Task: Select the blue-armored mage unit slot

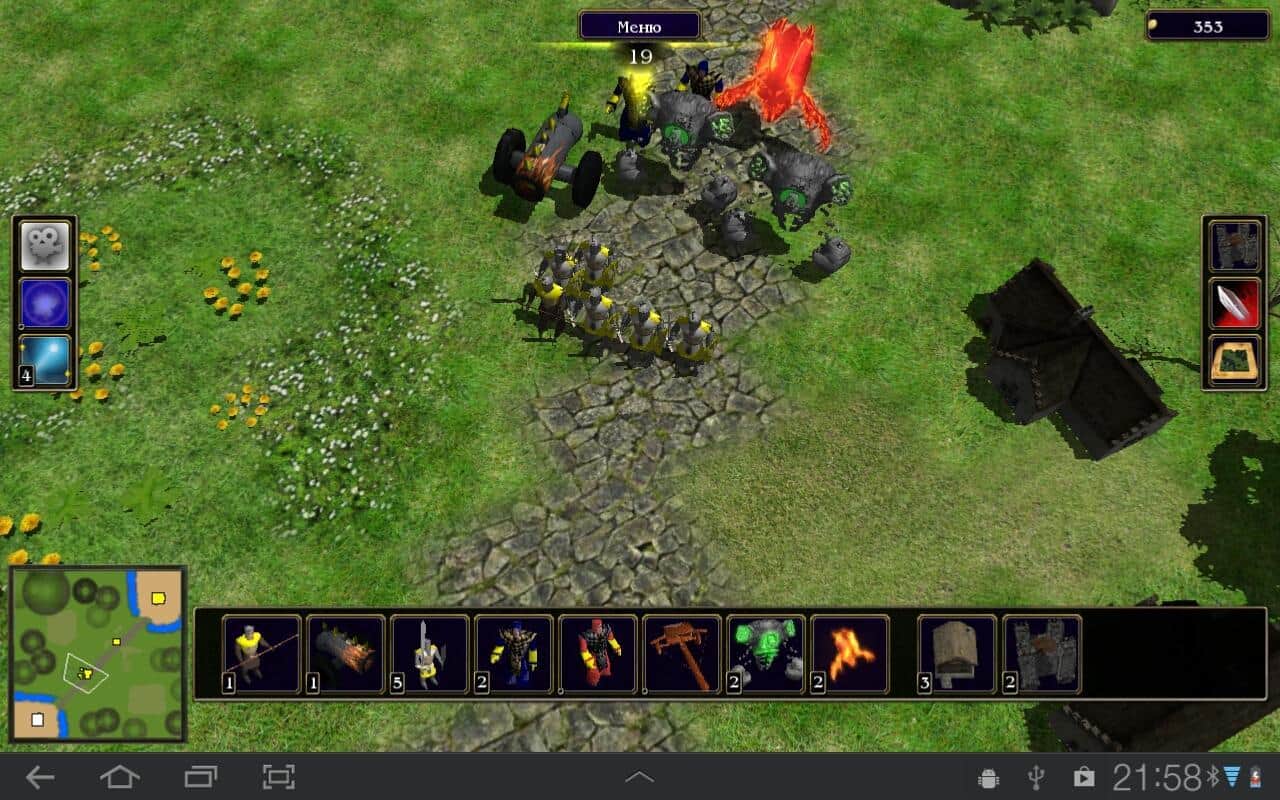Action: coord(514,655)
